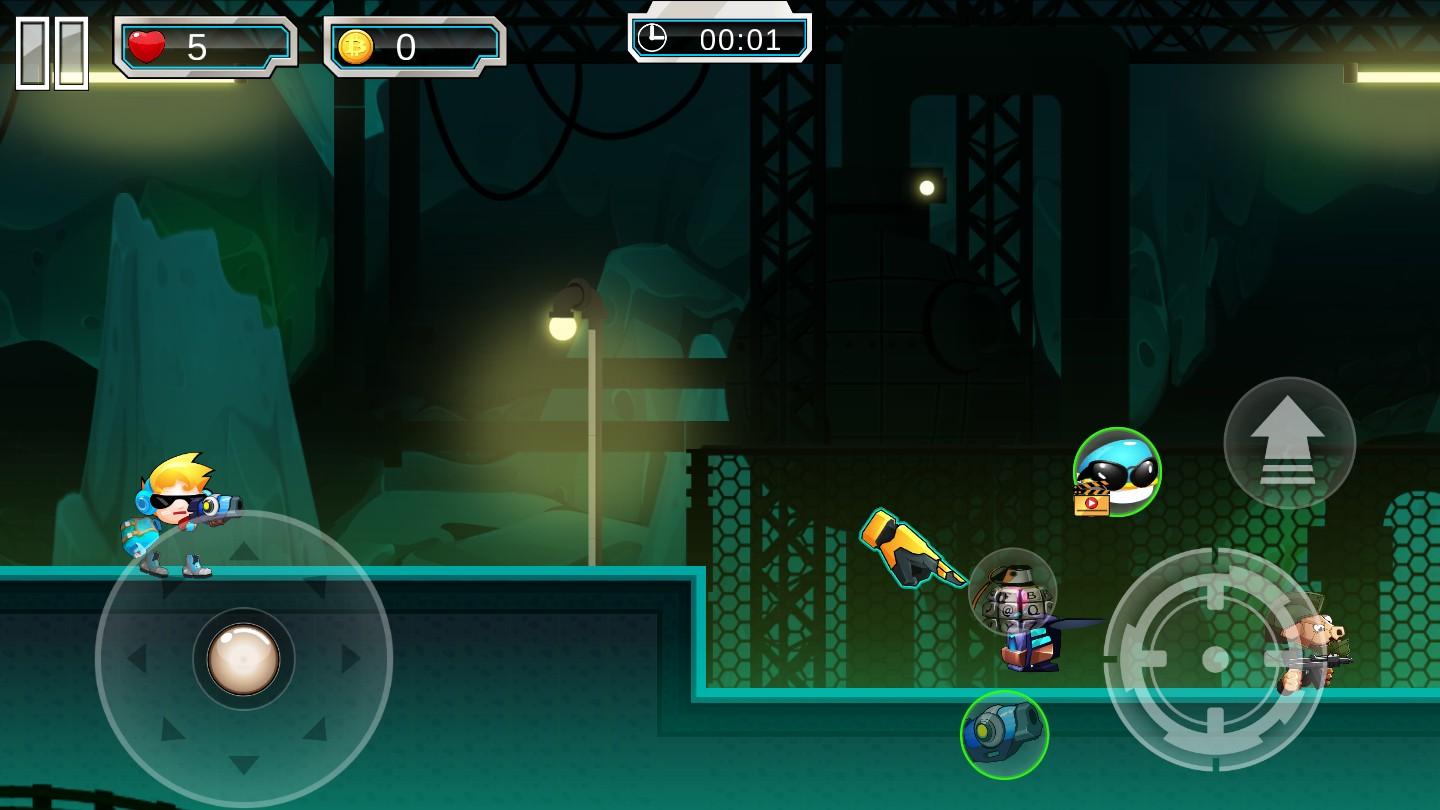Click the sunglasses bird video ad icon
This screenshot has height=810, width=1440.
(x=1116, y=472)
